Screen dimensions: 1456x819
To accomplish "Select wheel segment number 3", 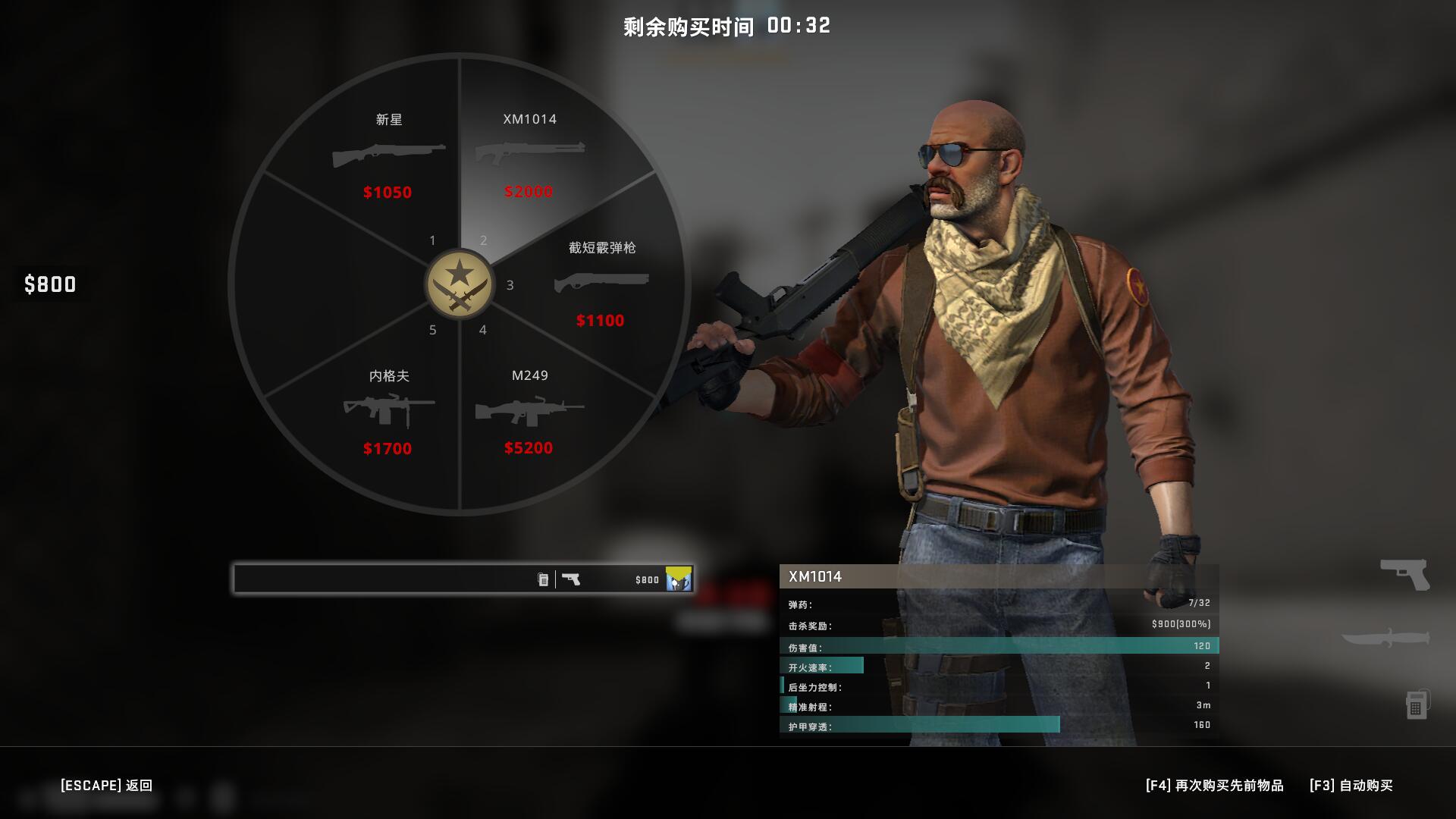I will [510, 285].
